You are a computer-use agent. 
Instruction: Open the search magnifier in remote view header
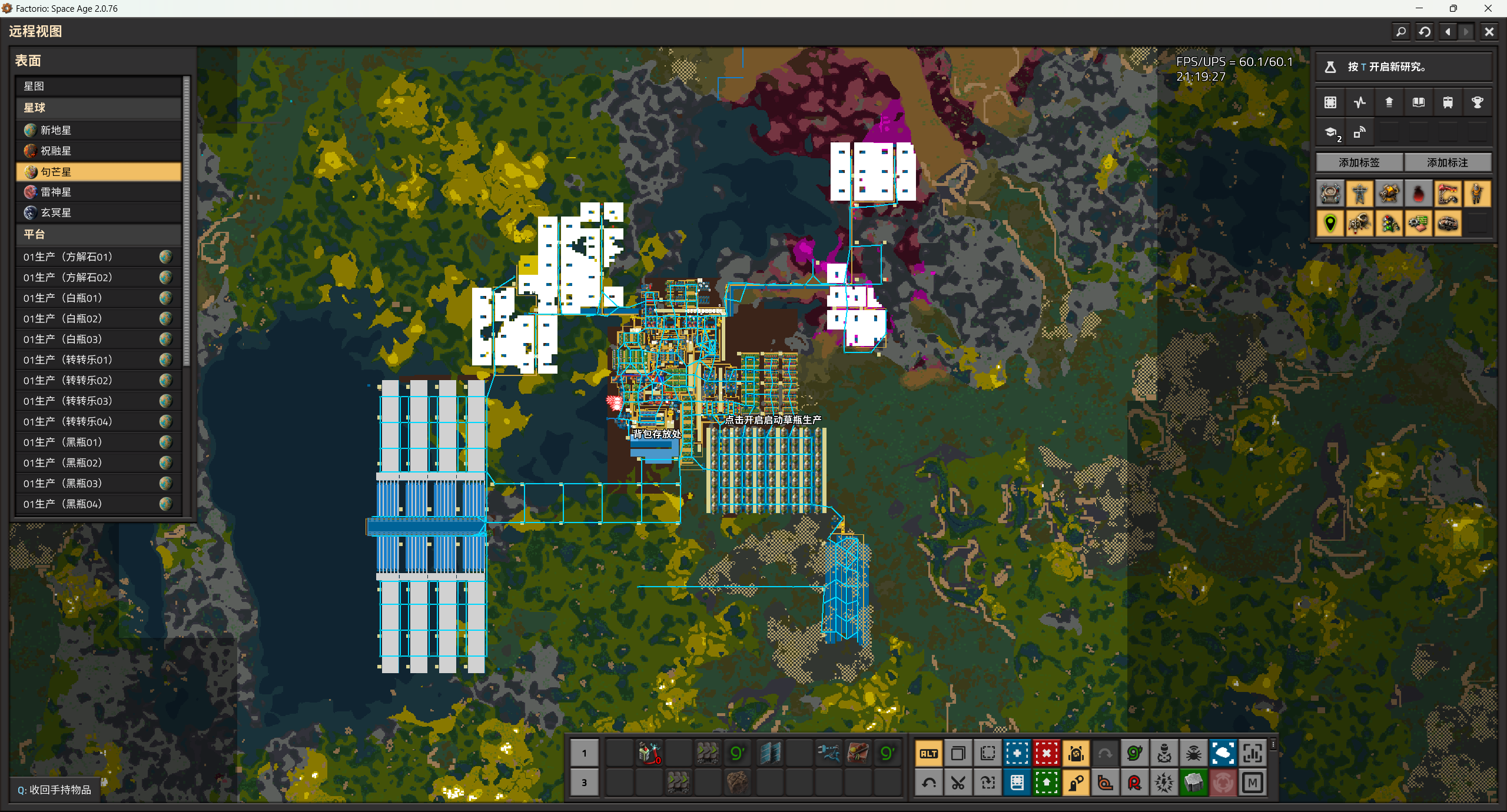click(1401, 32)
